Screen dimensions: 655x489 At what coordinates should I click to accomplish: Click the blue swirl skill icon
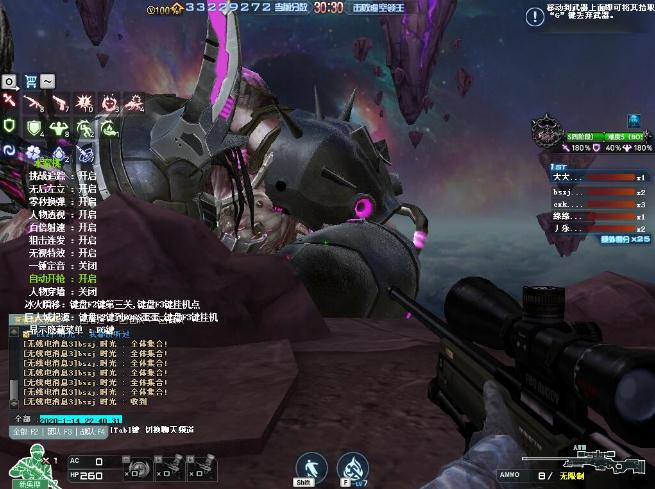(x=9, y=152)
